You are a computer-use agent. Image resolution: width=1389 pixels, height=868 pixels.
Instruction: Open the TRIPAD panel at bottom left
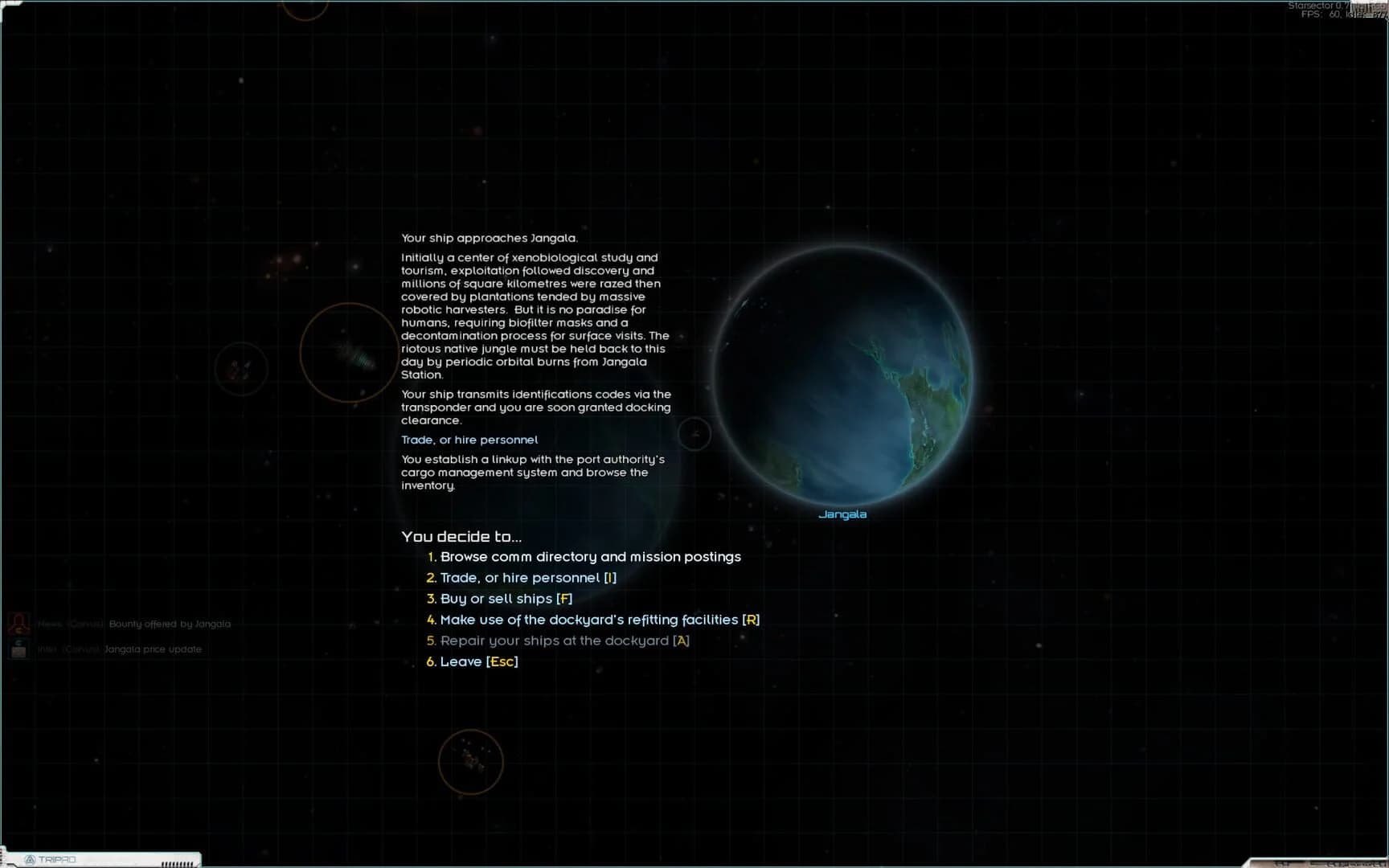tap(96, 860)
